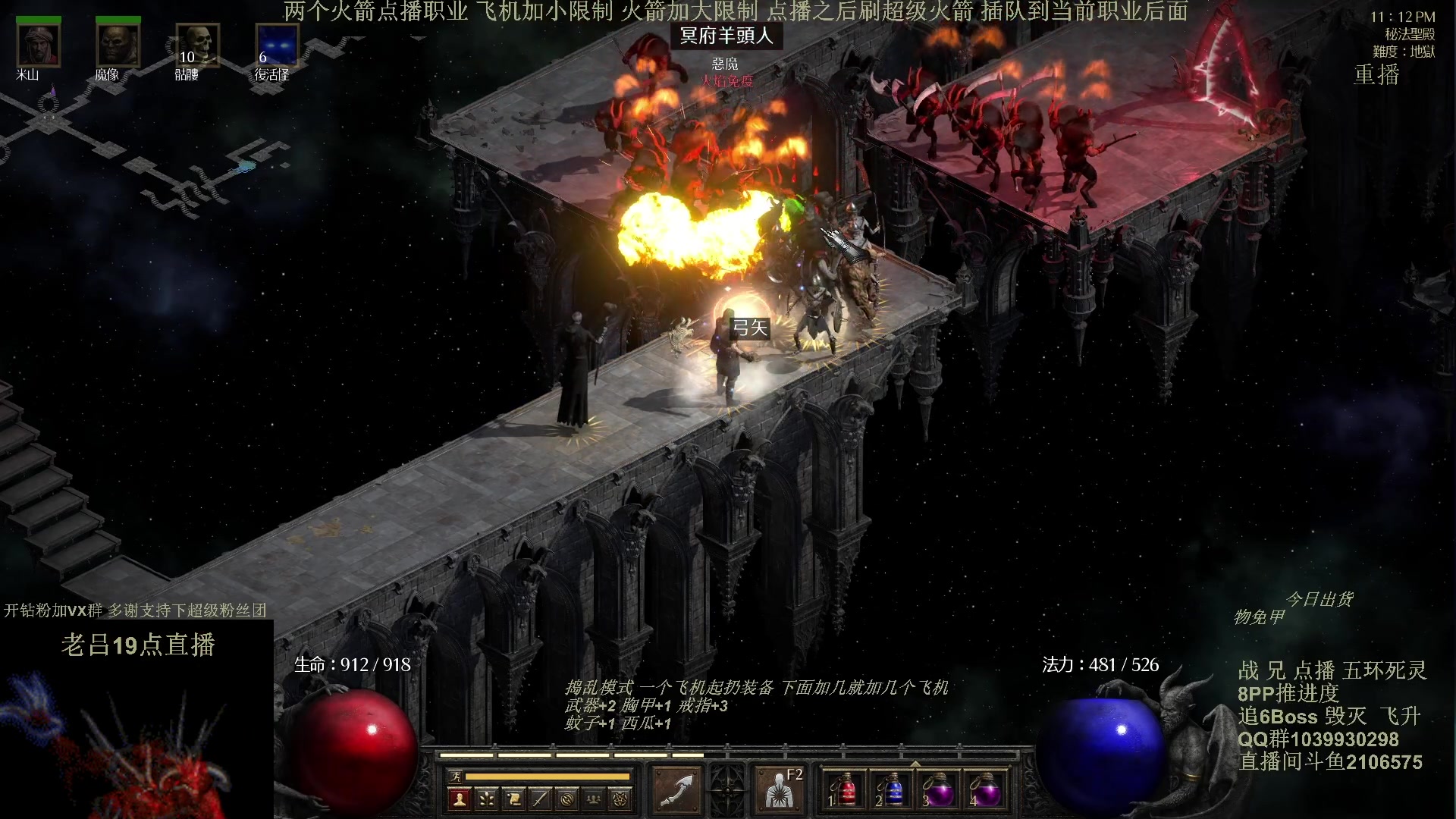
Task: Select the revived monster 復活怪 portrait
Action: [x=277, y=45]
